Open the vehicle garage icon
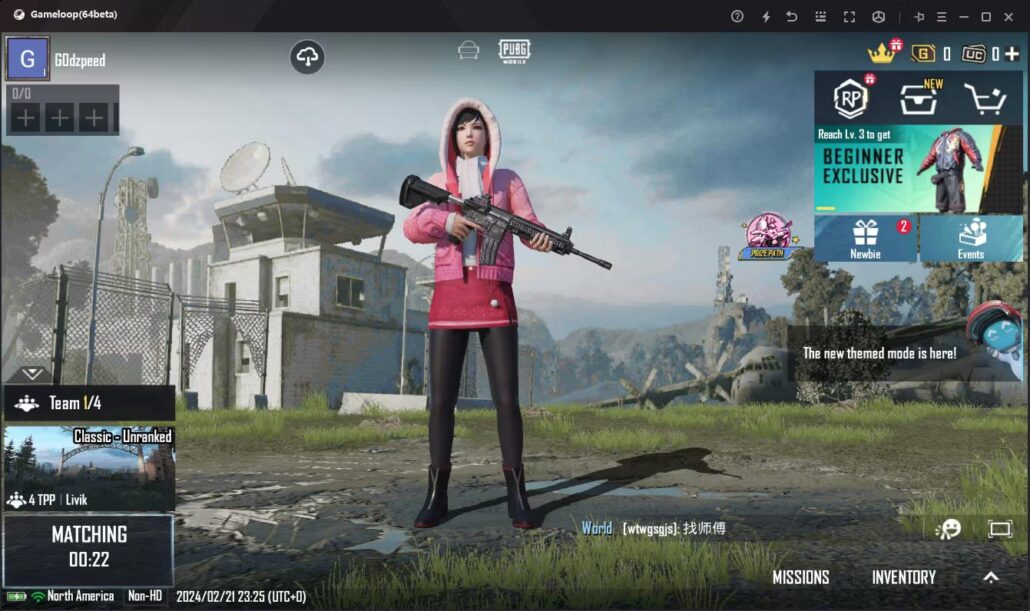Viewport: 1030px width, 611px height. (468, 51)
